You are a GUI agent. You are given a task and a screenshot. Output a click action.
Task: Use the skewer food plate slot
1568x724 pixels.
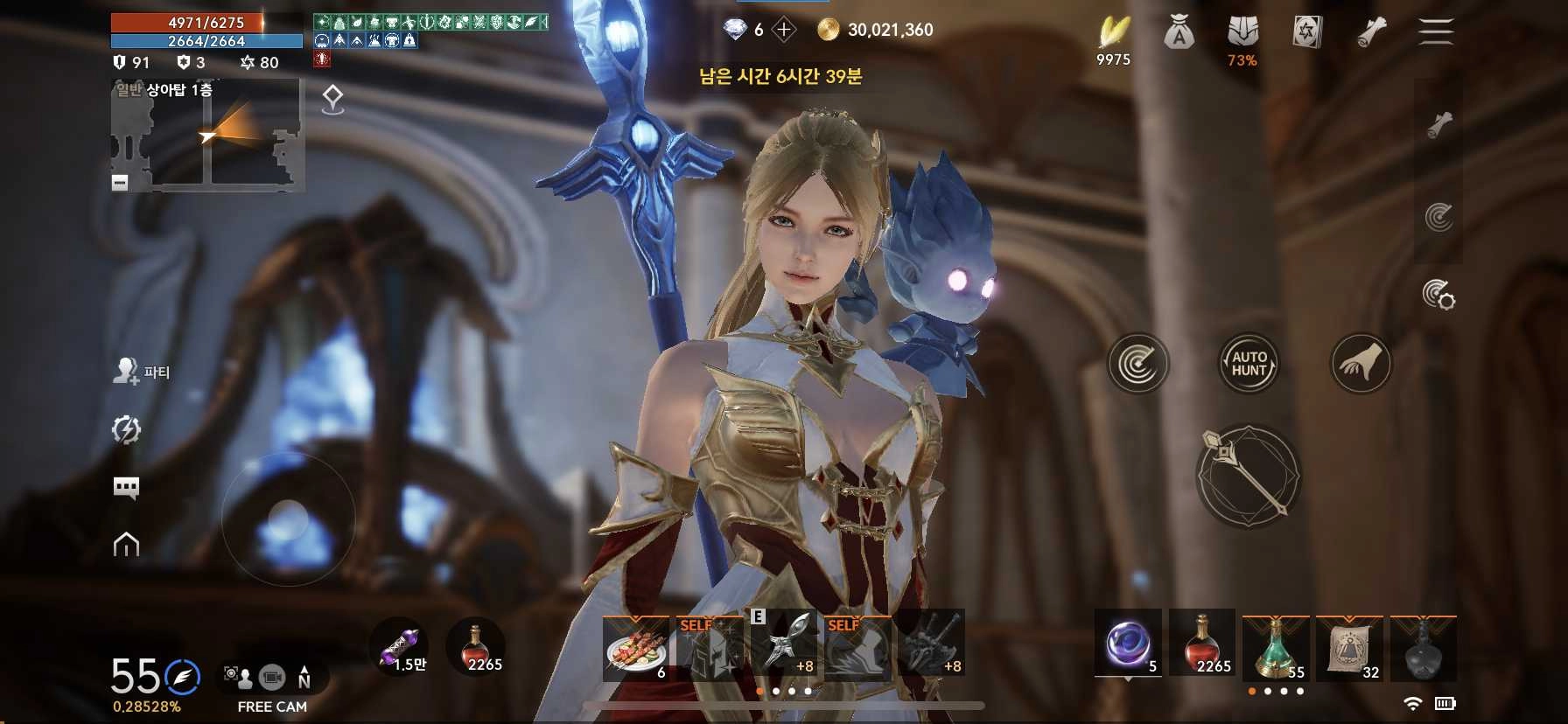[636, 648]
